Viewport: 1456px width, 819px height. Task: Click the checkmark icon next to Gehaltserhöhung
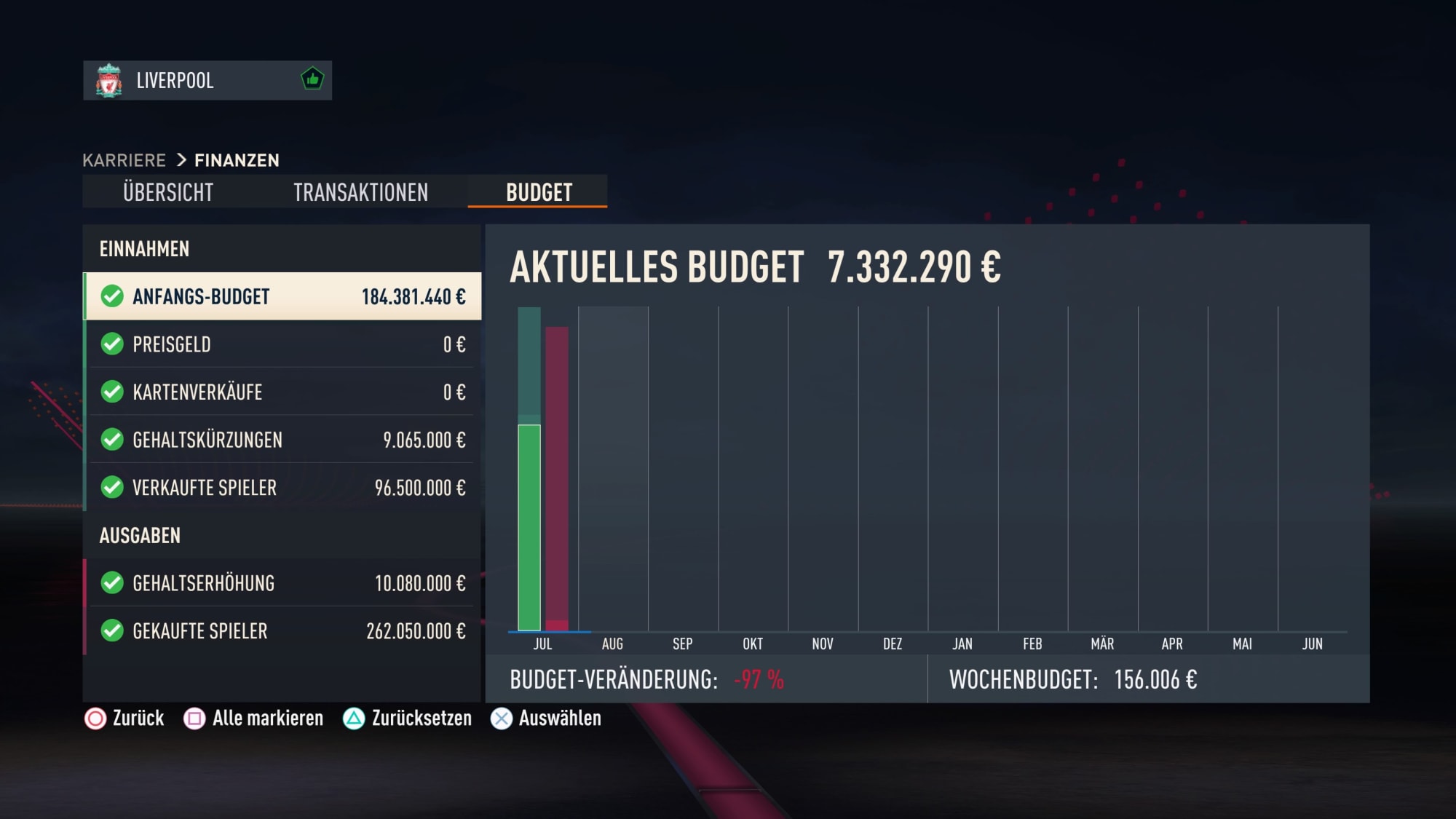coord(111,582)
